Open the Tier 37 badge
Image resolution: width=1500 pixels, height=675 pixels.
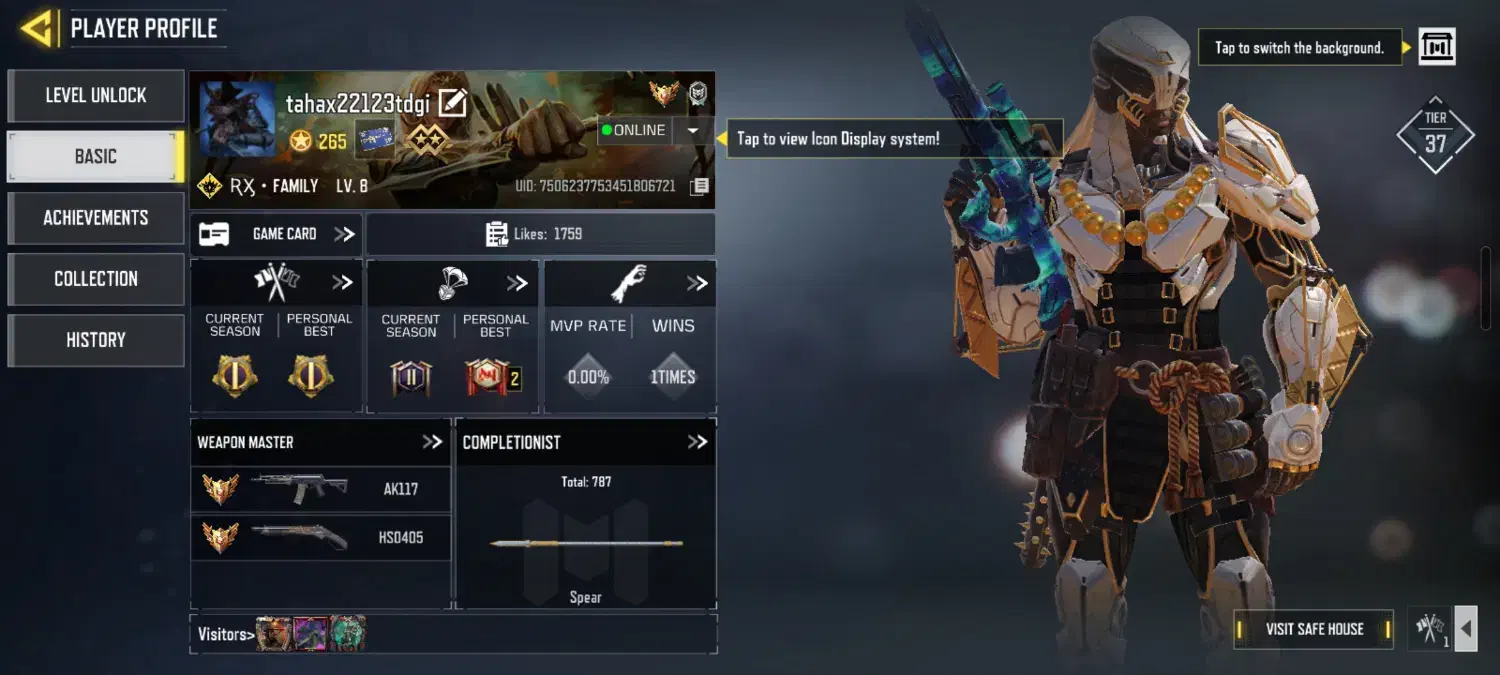1435,135
